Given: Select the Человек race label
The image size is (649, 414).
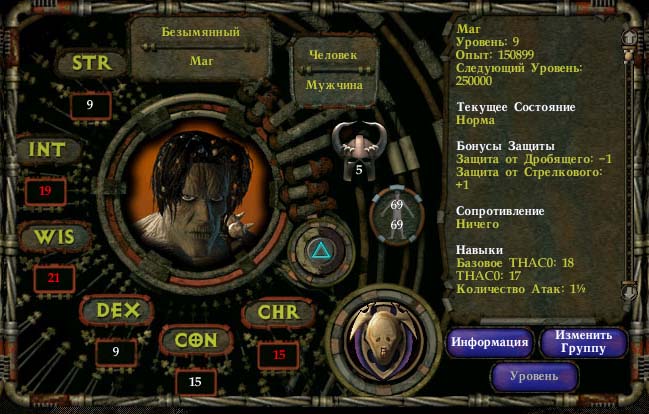Looking at the screenshot, I should pyautogui.click(x=333, y=55).
